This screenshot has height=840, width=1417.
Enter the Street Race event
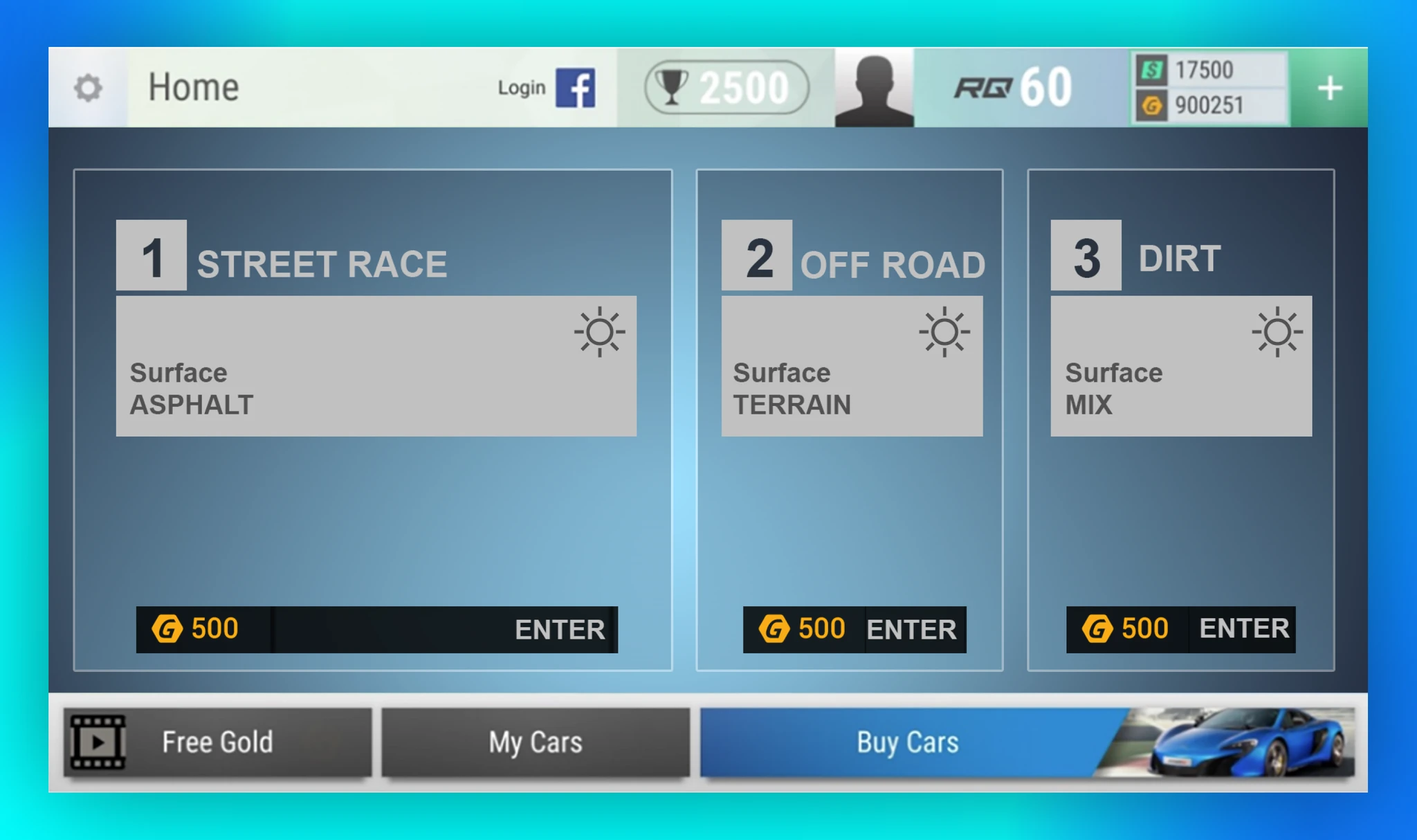coord(376,629)
